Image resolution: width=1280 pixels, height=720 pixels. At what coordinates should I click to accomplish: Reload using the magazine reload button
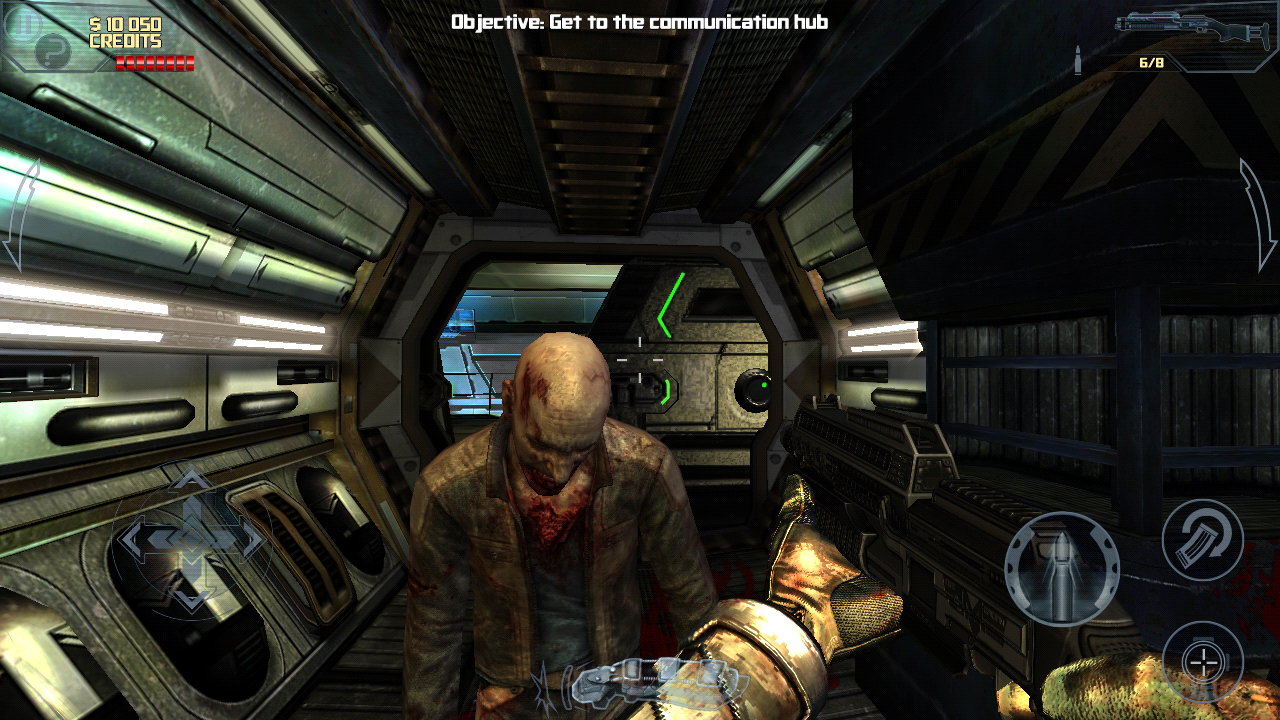(x=1202, y=540)
